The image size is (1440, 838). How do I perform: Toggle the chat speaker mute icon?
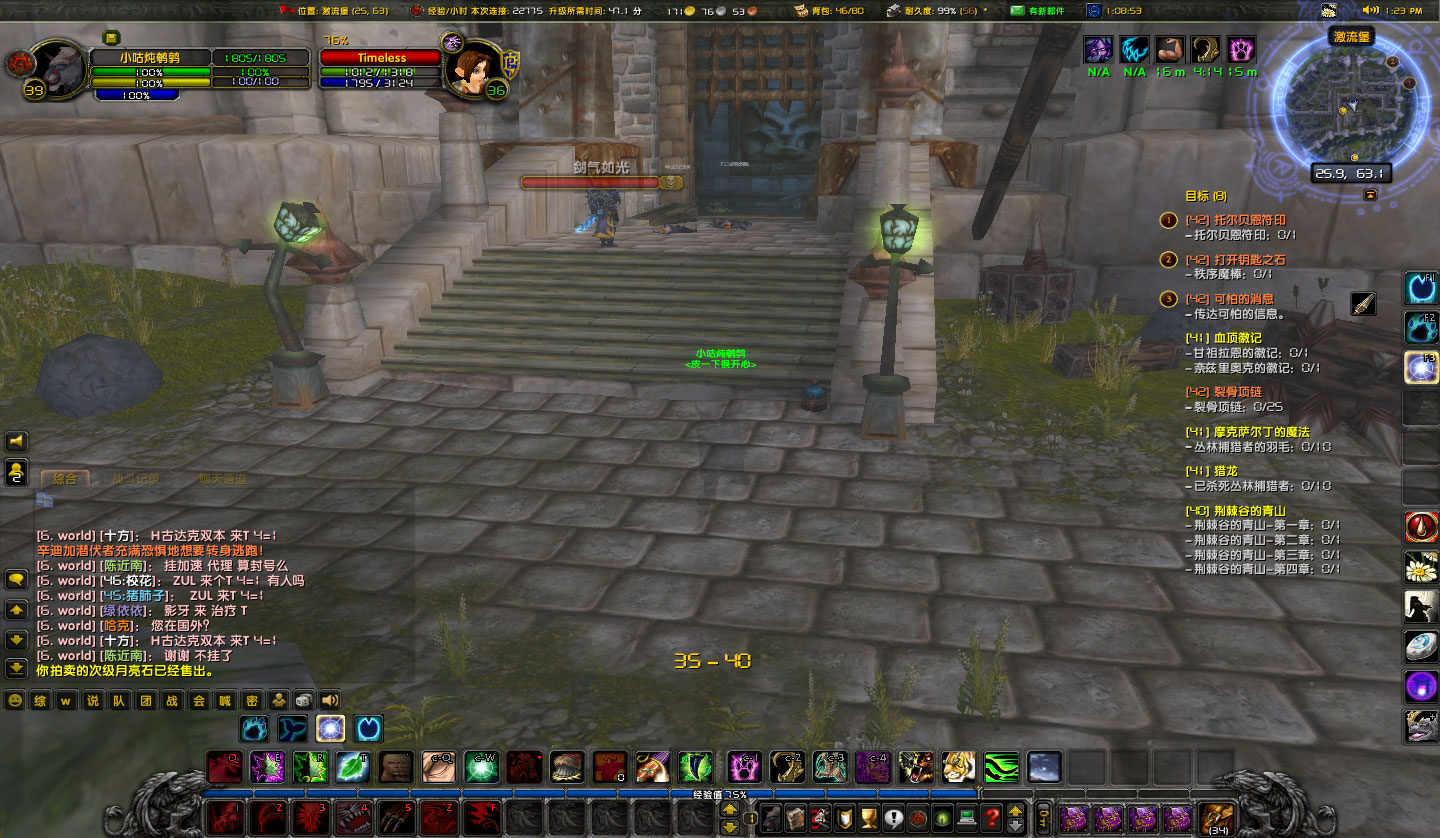click(330, 700)
